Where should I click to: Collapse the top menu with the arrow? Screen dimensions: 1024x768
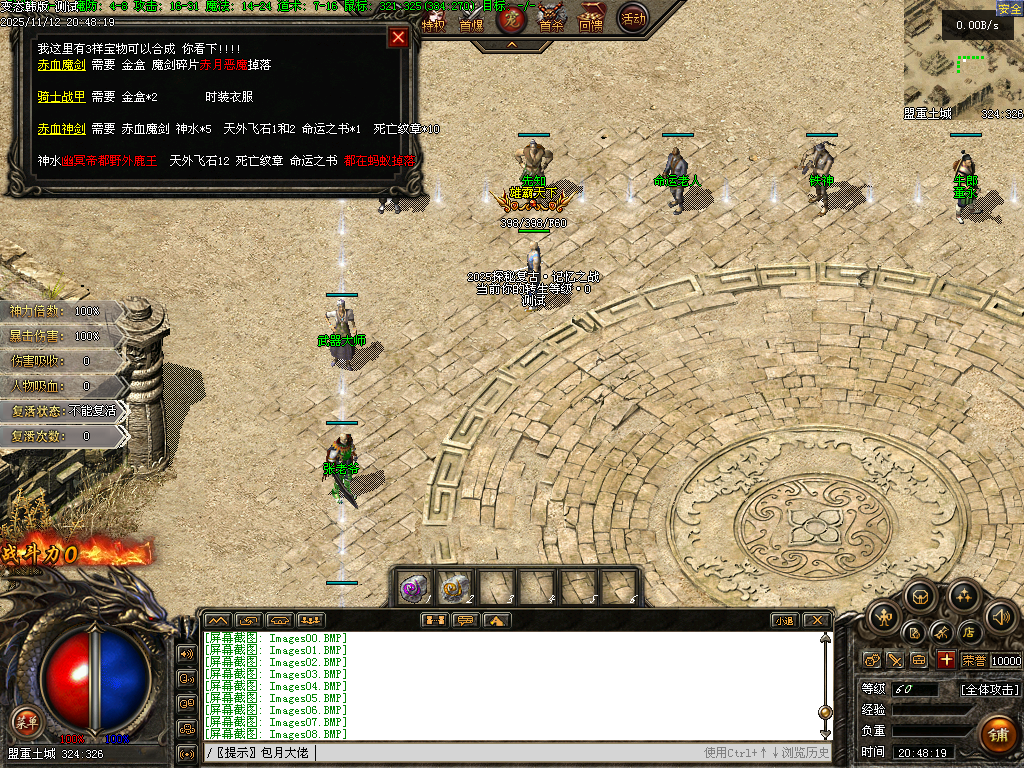(x=511, y=44)
